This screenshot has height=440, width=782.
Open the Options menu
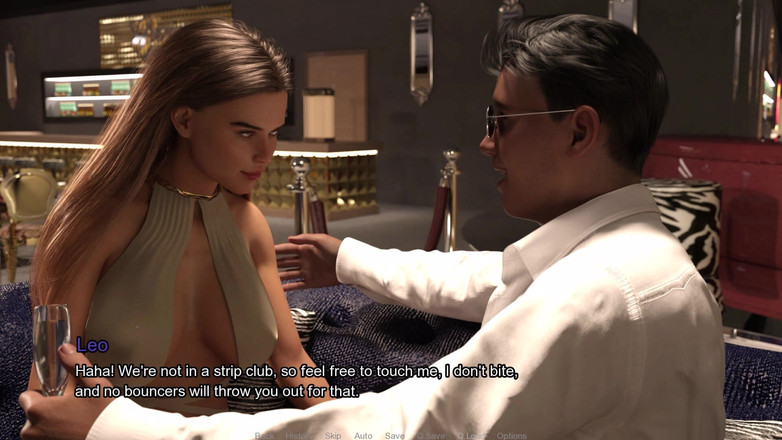click(511, 436)
